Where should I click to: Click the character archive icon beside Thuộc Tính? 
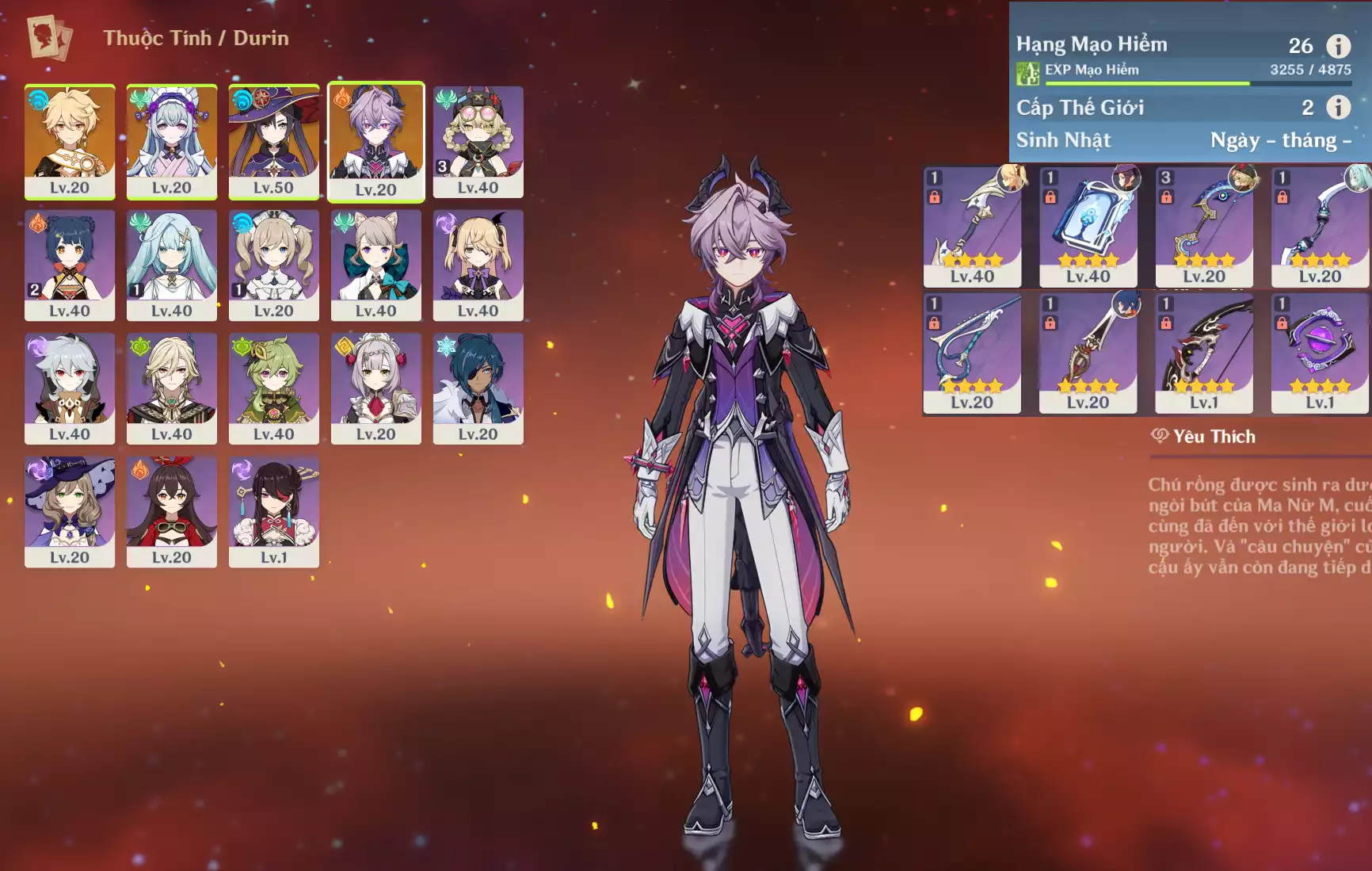49,37
